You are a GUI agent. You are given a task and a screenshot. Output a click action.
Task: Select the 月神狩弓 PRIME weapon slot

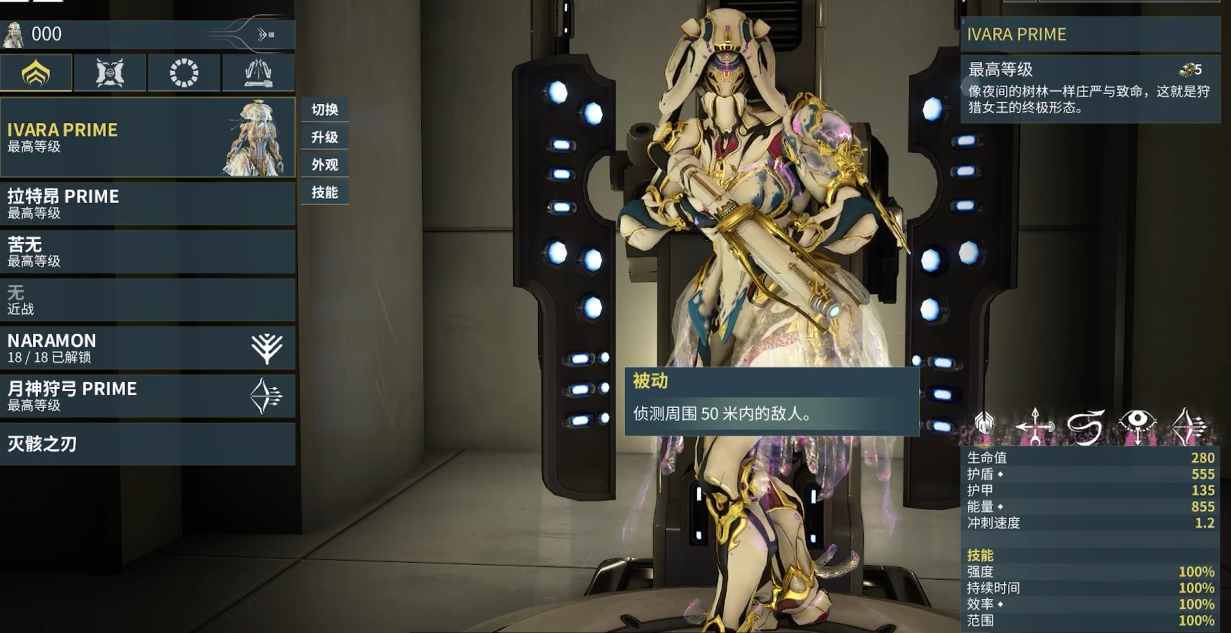click(148, 395)
